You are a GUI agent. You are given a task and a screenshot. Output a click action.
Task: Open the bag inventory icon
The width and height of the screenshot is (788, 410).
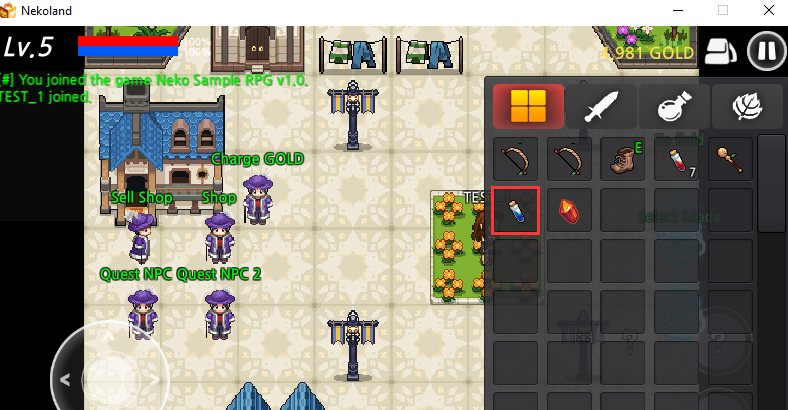point(719,51)
